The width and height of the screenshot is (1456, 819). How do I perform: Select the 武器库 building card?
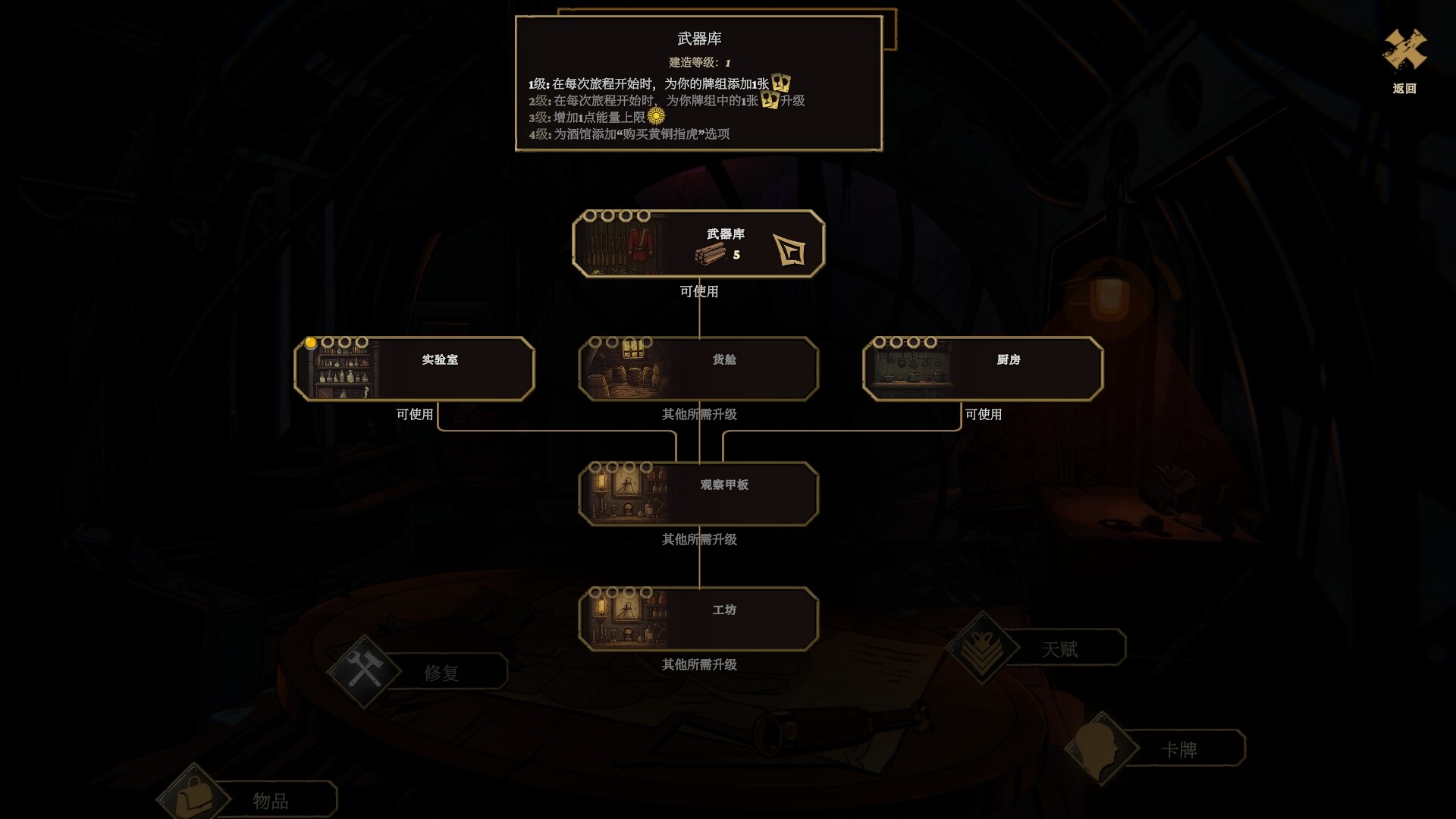pos(698,243)
